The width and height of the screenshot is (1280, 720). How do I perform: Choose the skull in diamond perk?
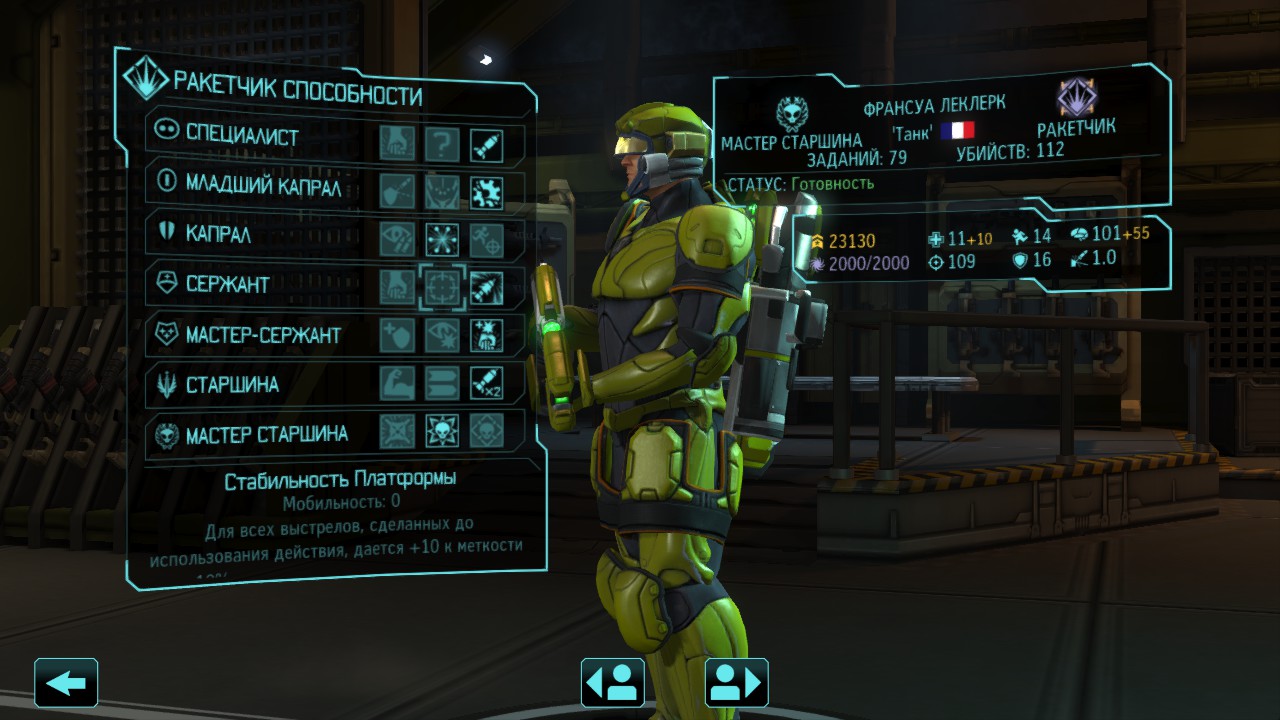(487, 431)
